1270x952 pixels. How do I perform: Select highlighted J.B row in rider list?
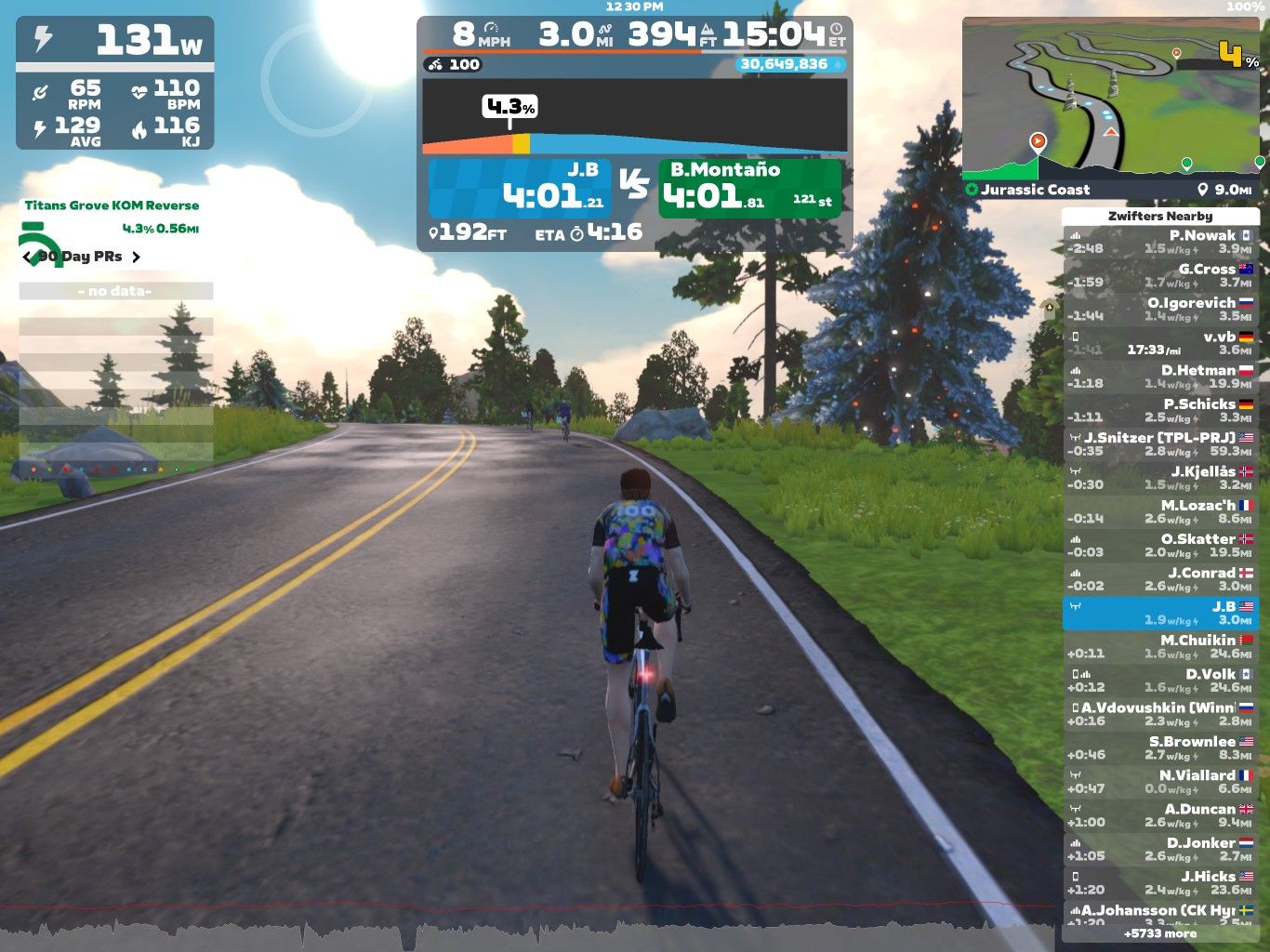click(x=1160, y=614)
